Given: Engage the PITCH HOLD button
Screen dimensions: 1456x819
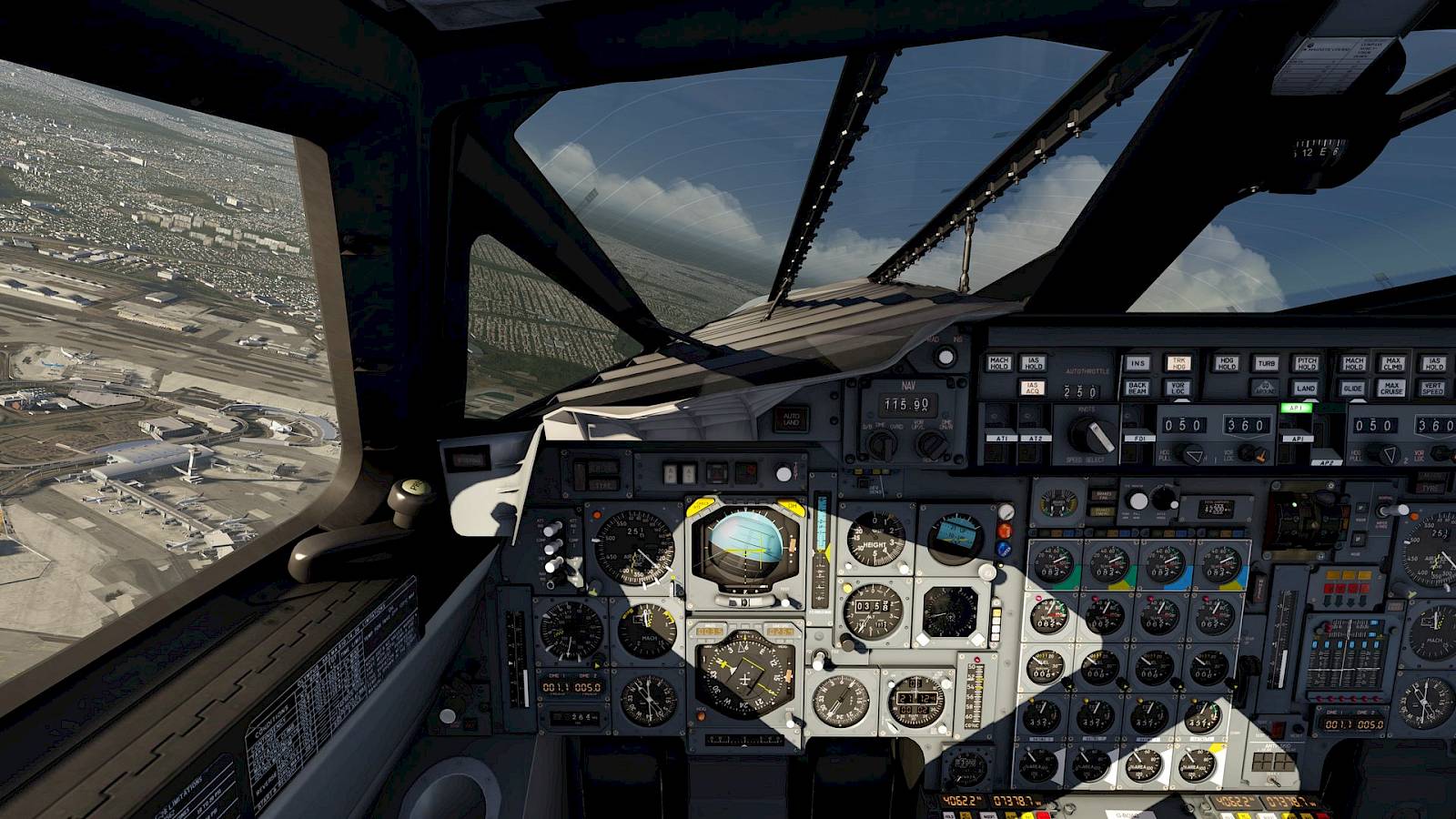Looking at the screenshot, I should [x=1306, y=363].
